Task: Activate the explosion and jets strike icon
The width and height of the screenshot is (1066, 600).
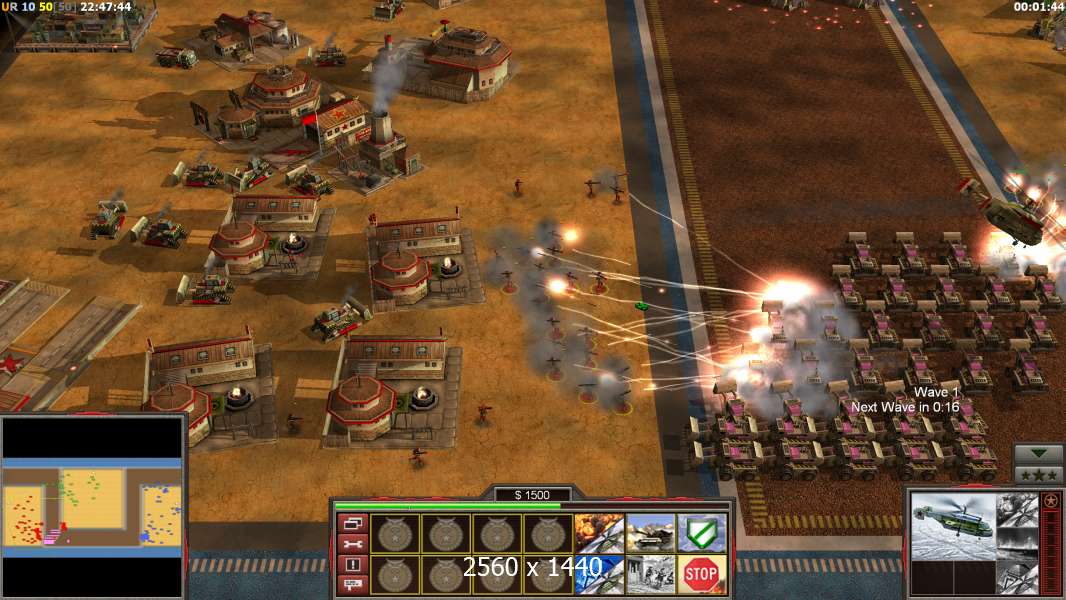Action: coord(599,533)
